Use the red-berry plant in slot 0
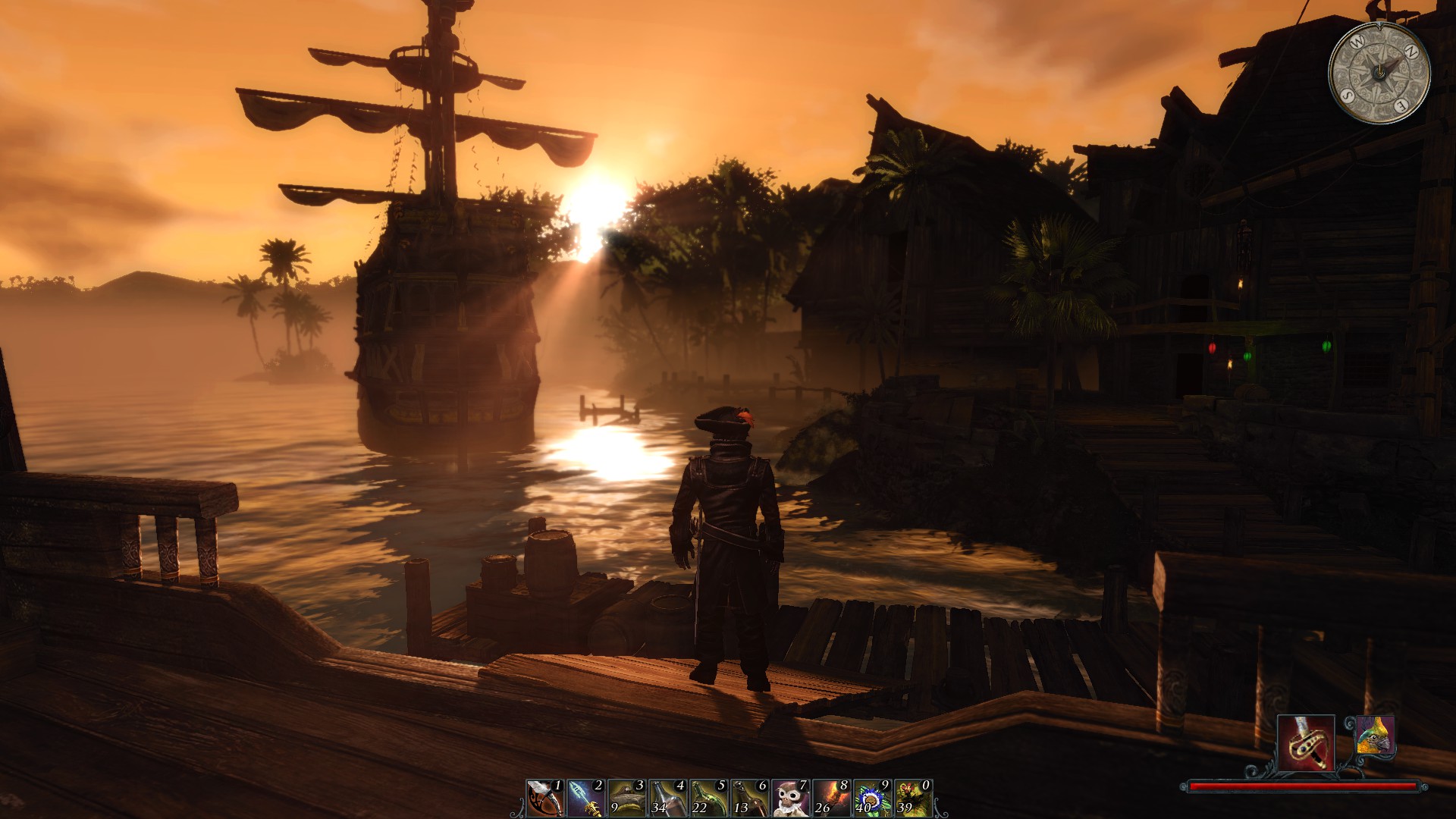The height and width of the screenshot is (819, 1456). (x=914, y=798)
